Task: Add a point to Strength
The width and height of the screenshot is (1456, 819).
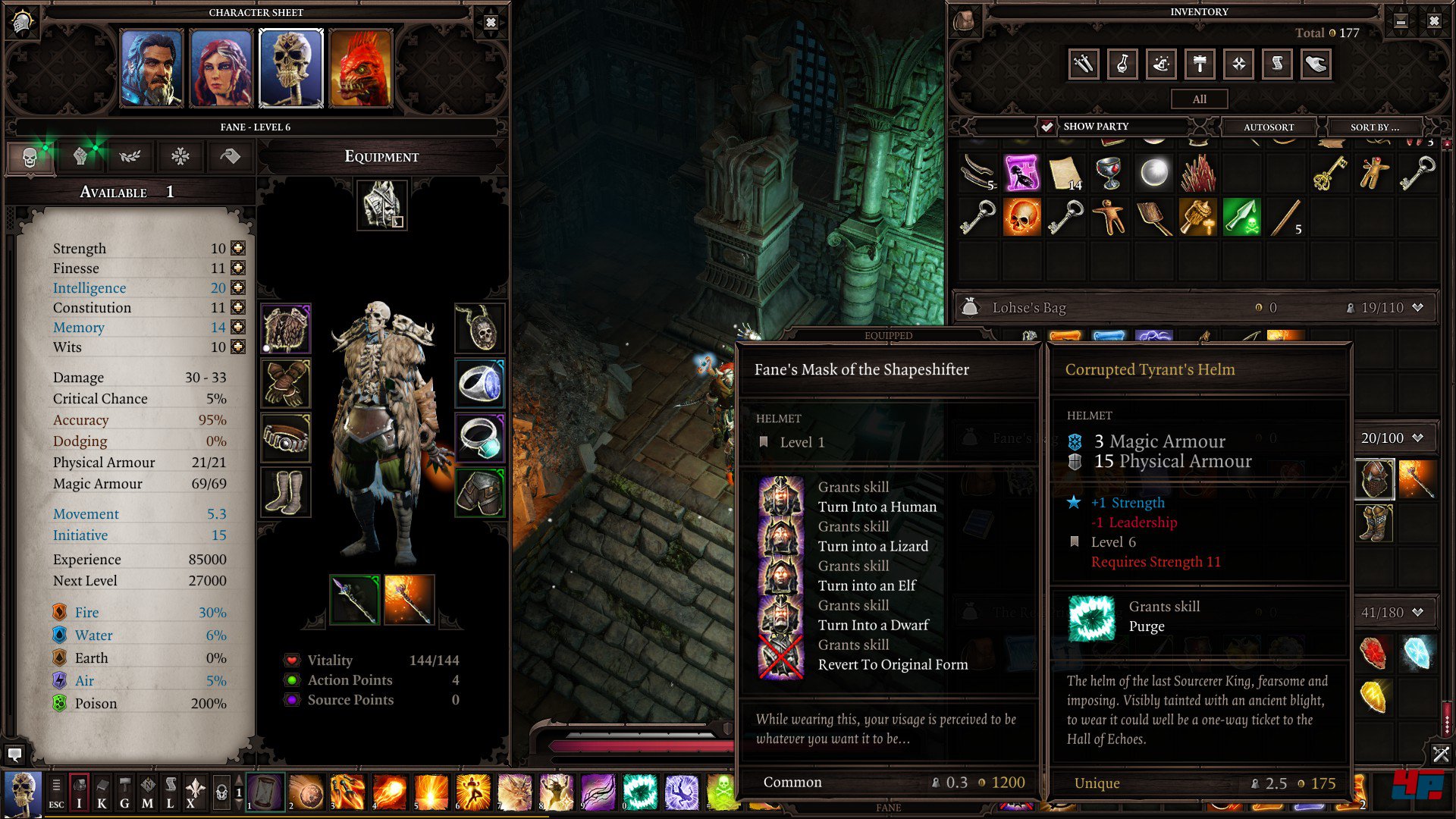Action: point(238,248)
